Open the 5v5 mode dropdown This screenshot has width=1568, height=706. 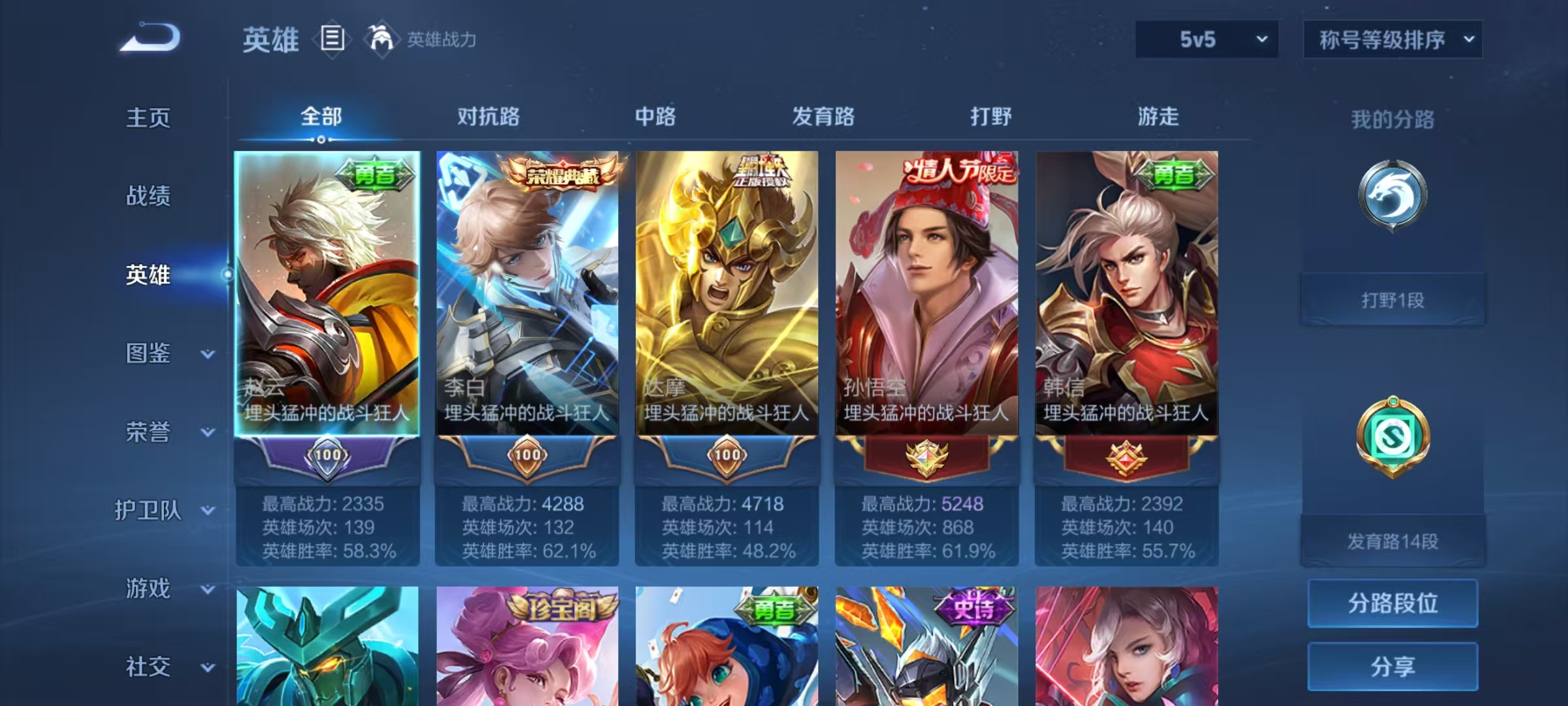(1205, 39)
